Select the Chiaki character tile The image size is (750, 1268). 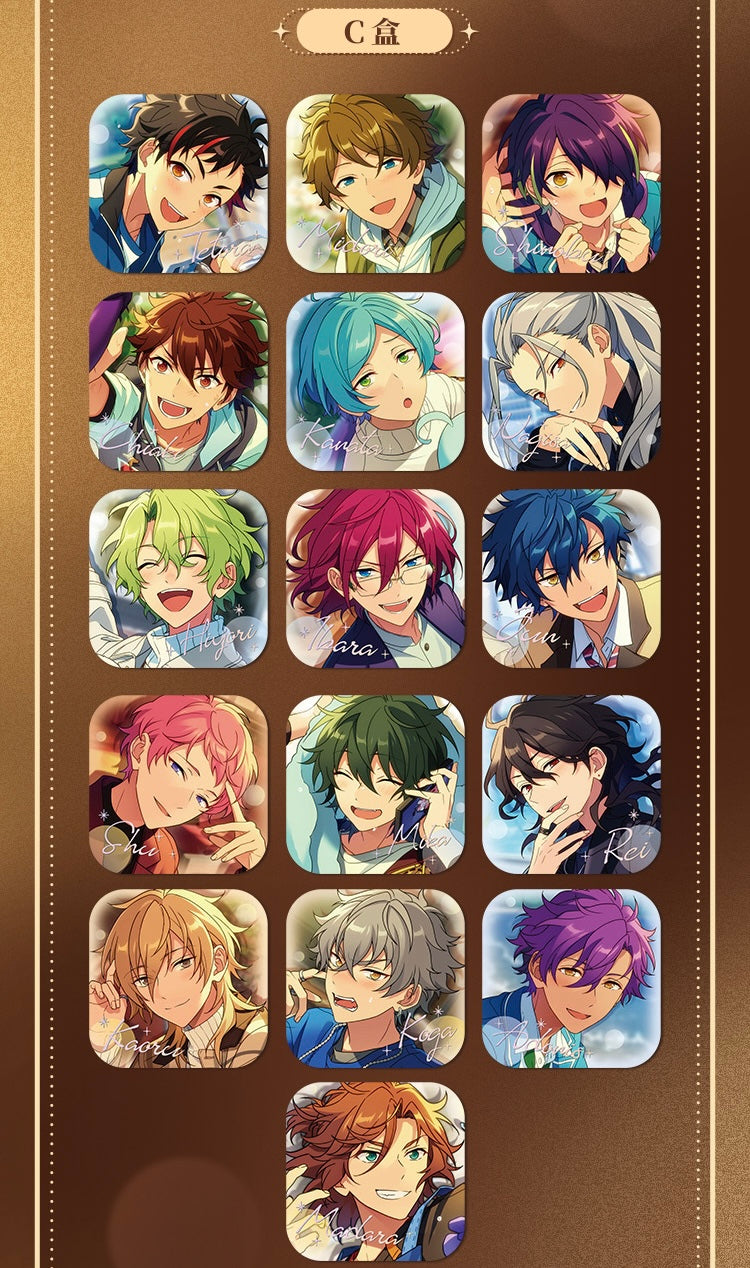178,381
